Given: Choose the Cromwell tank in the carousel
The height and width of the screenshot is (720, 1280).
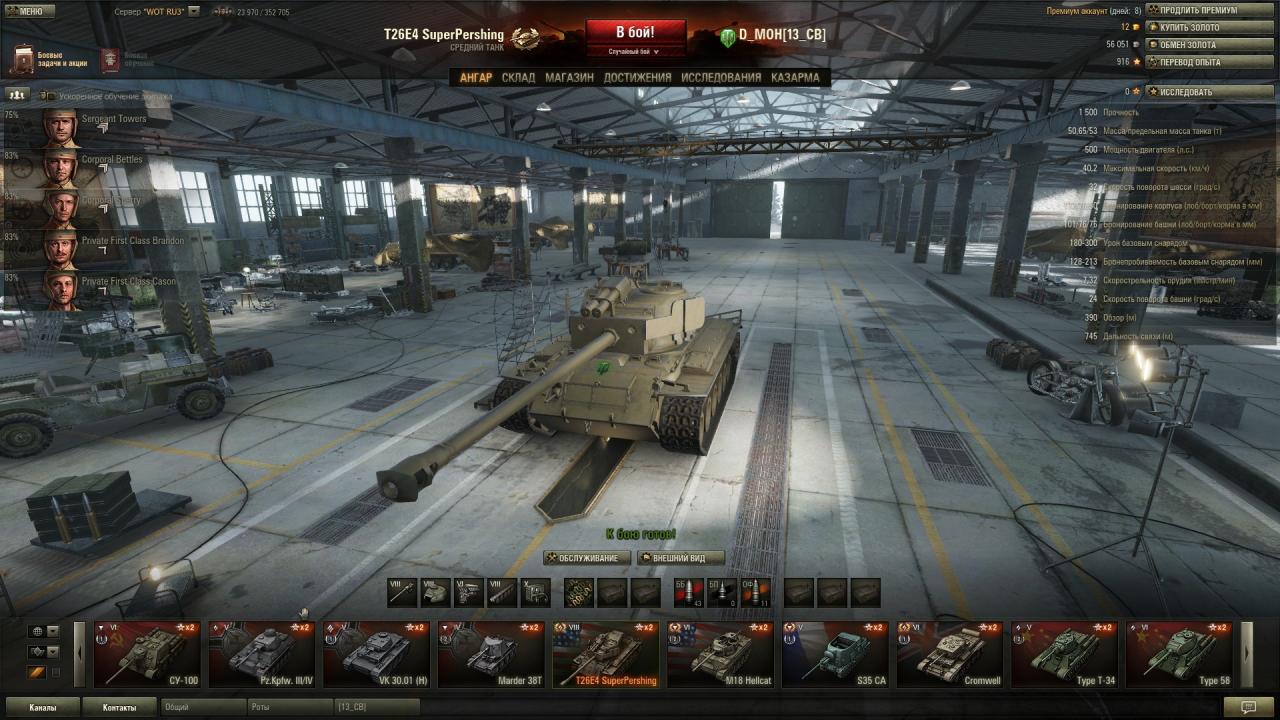Looking at the screenshot, I should coord(950,654).
